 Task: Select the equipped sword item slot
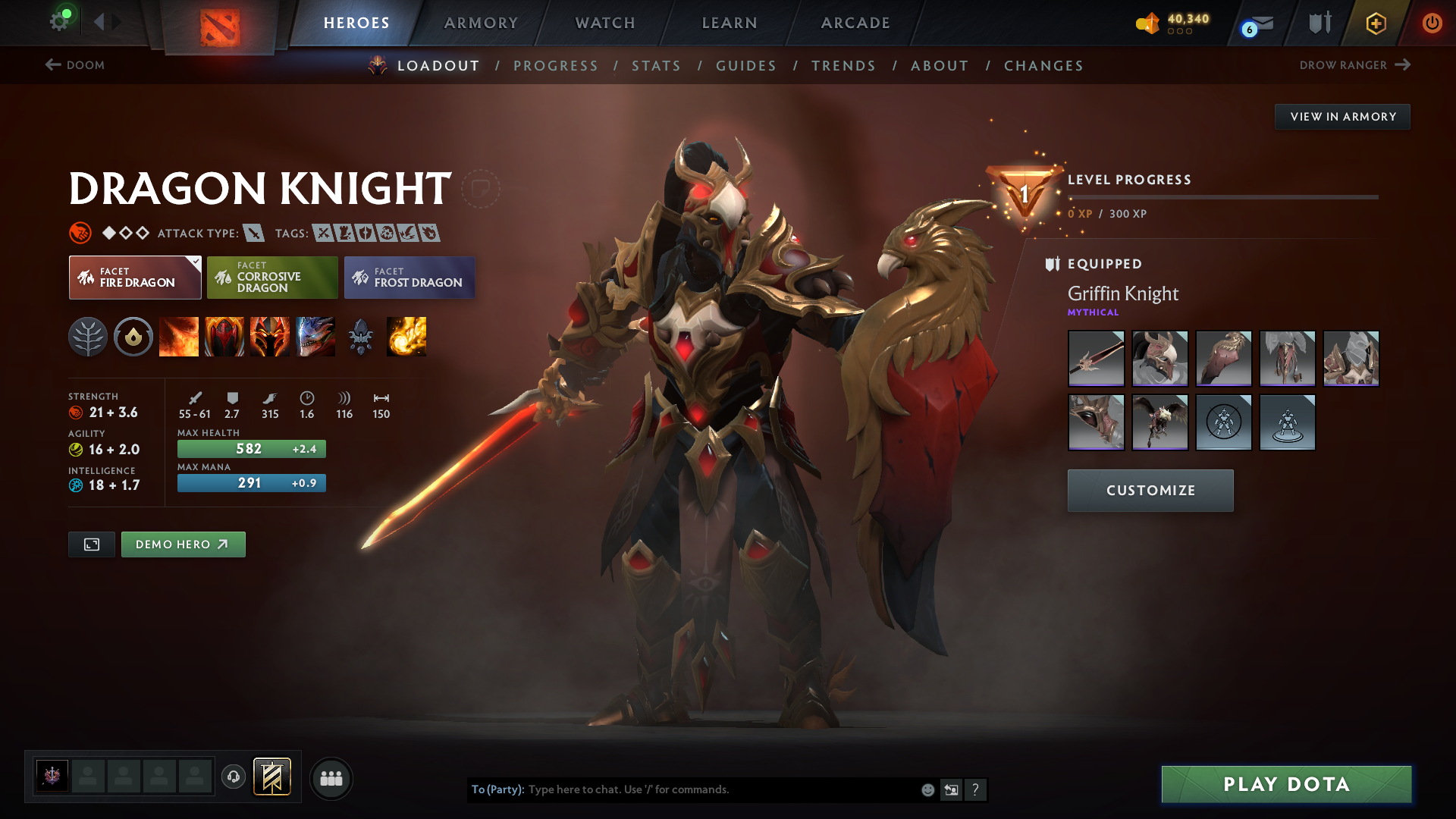1096,359
